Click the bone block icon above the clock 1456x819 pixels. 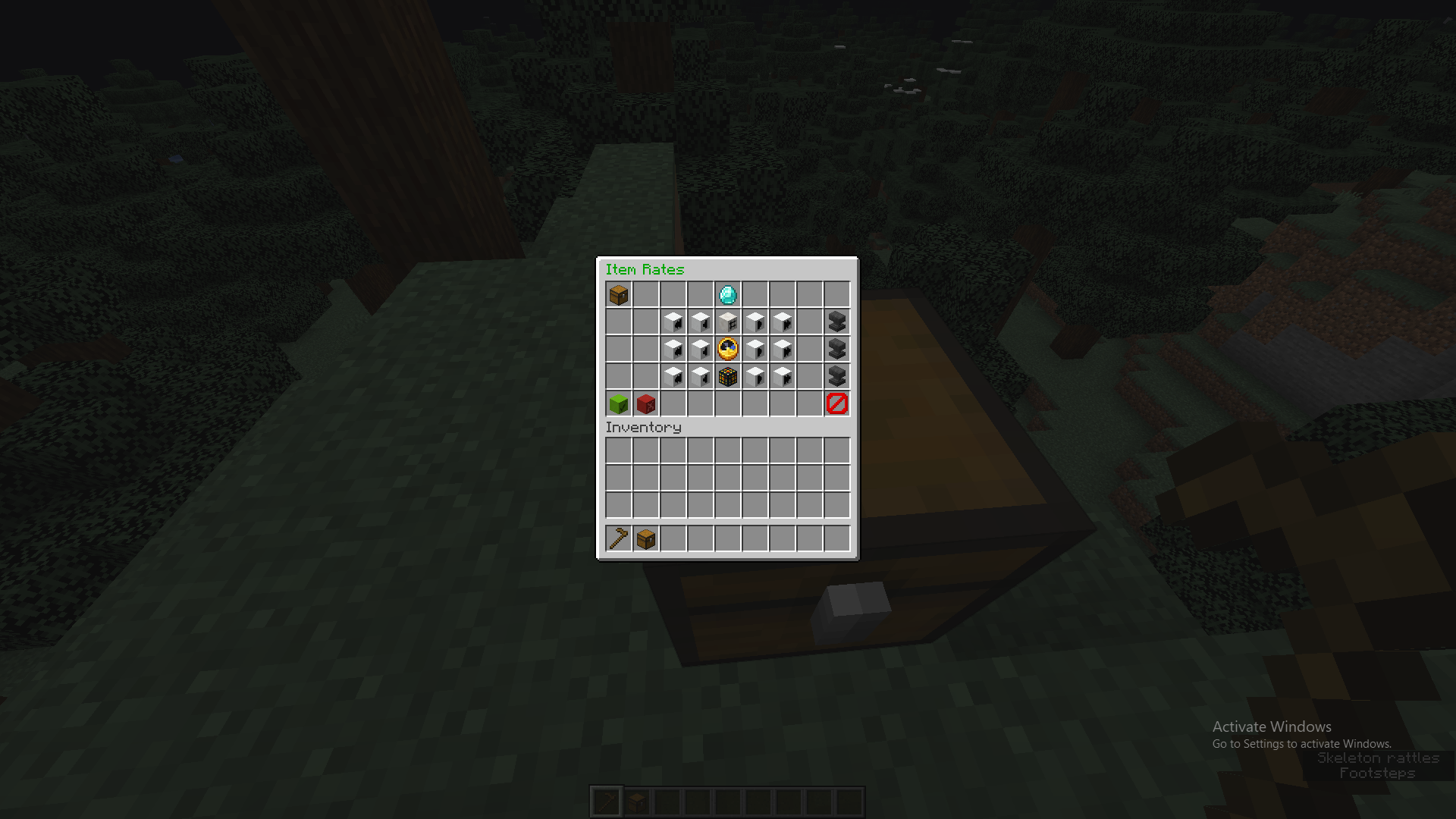pos(727,322)
